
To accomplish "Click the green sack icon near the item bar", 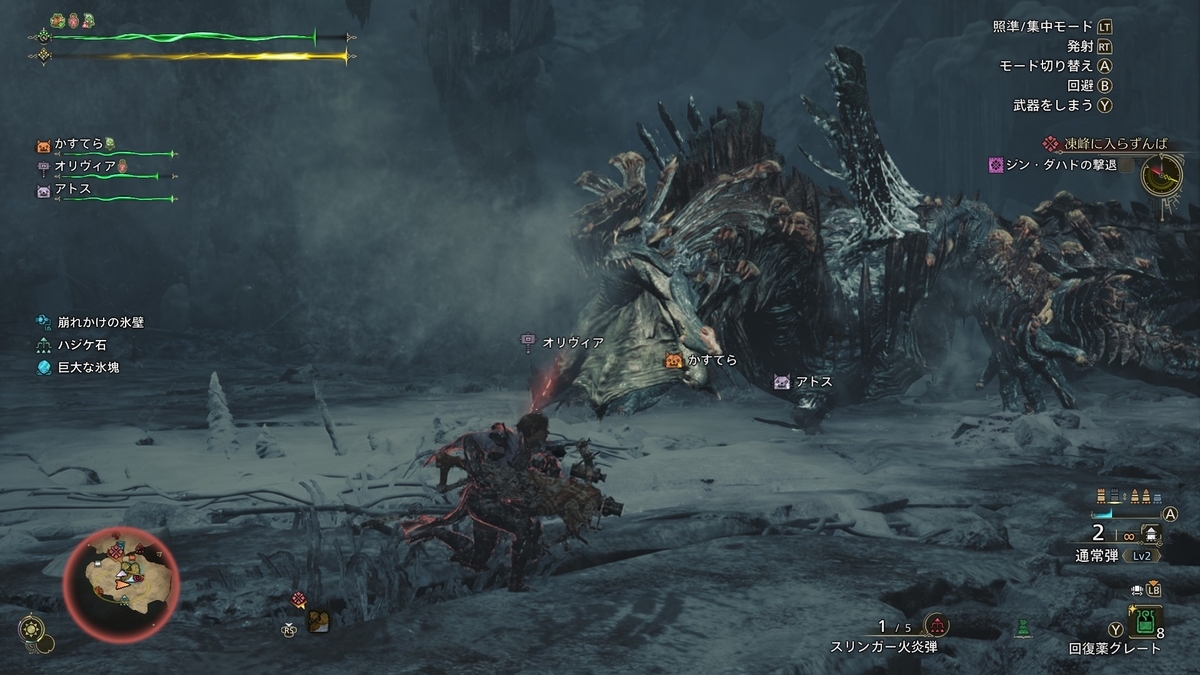I will 1022,629.
